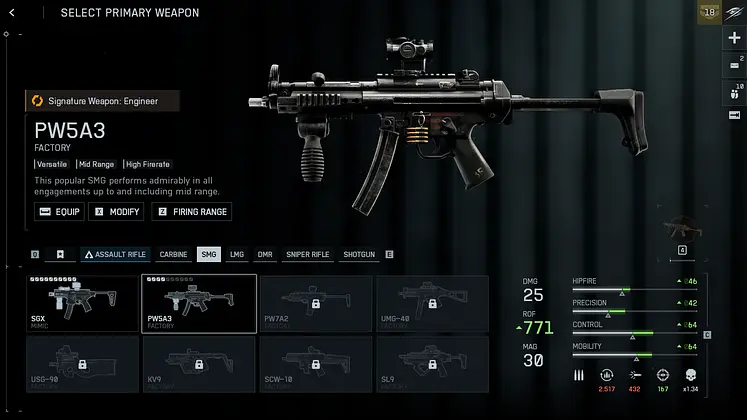This screenshot has height=420, width=747.
Task: Choose the locked SL9 weapon tile
Action: coord(432,364)
